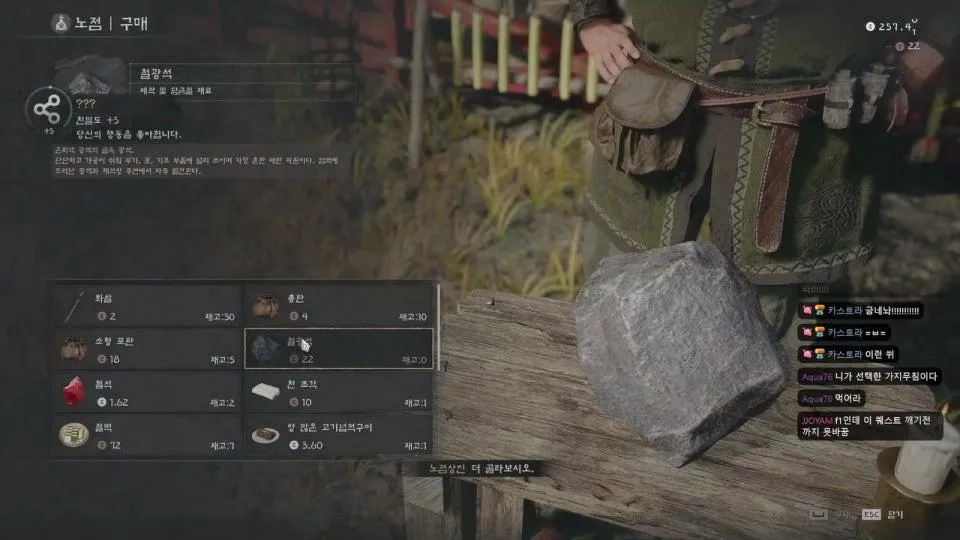The image size is (960, 540).
Task: Select the 화살 (arrow) shop item
Action: (150, 305)
